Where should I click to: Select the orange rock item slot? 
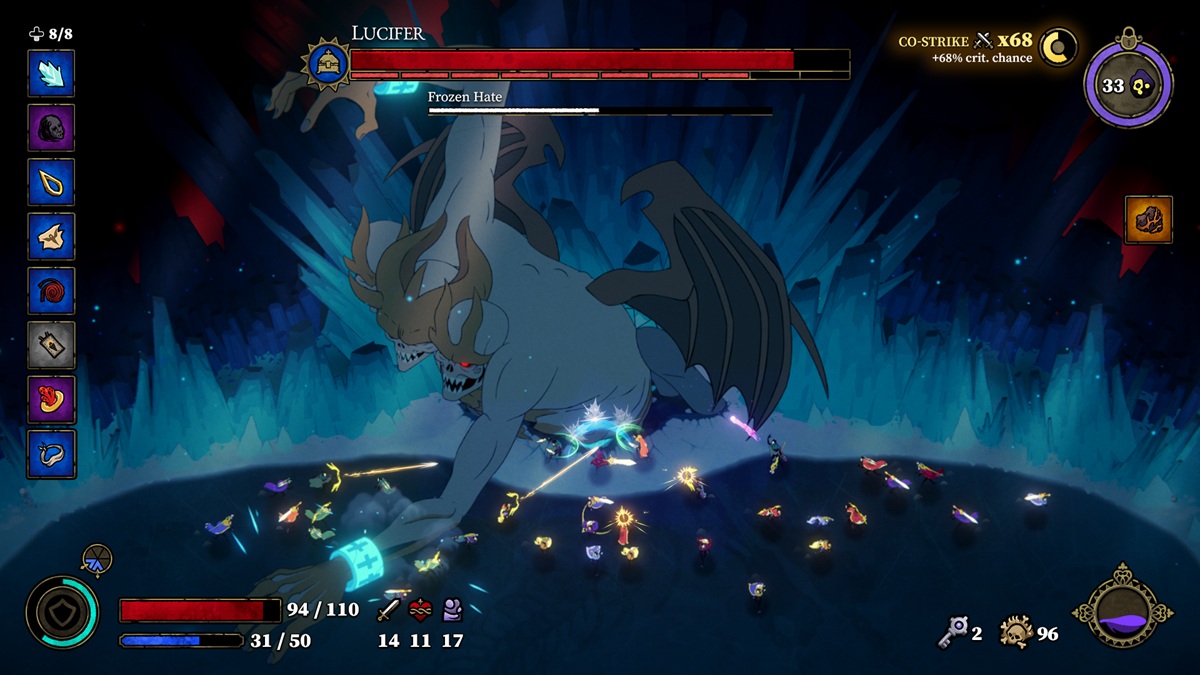[x=1148, y=220]
